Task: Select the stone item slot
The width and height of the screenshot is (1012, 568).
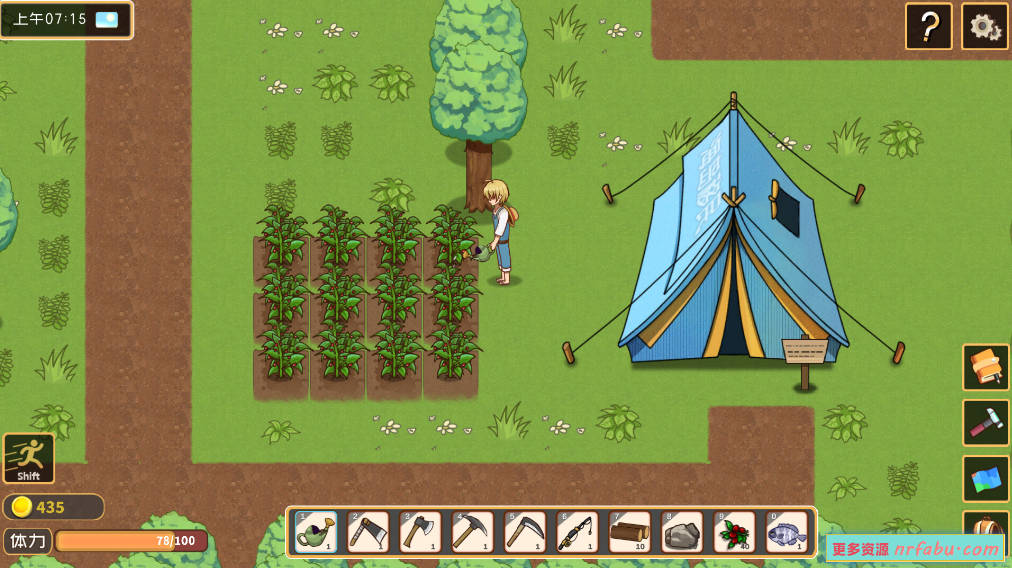Action: [x=682, y=531]
